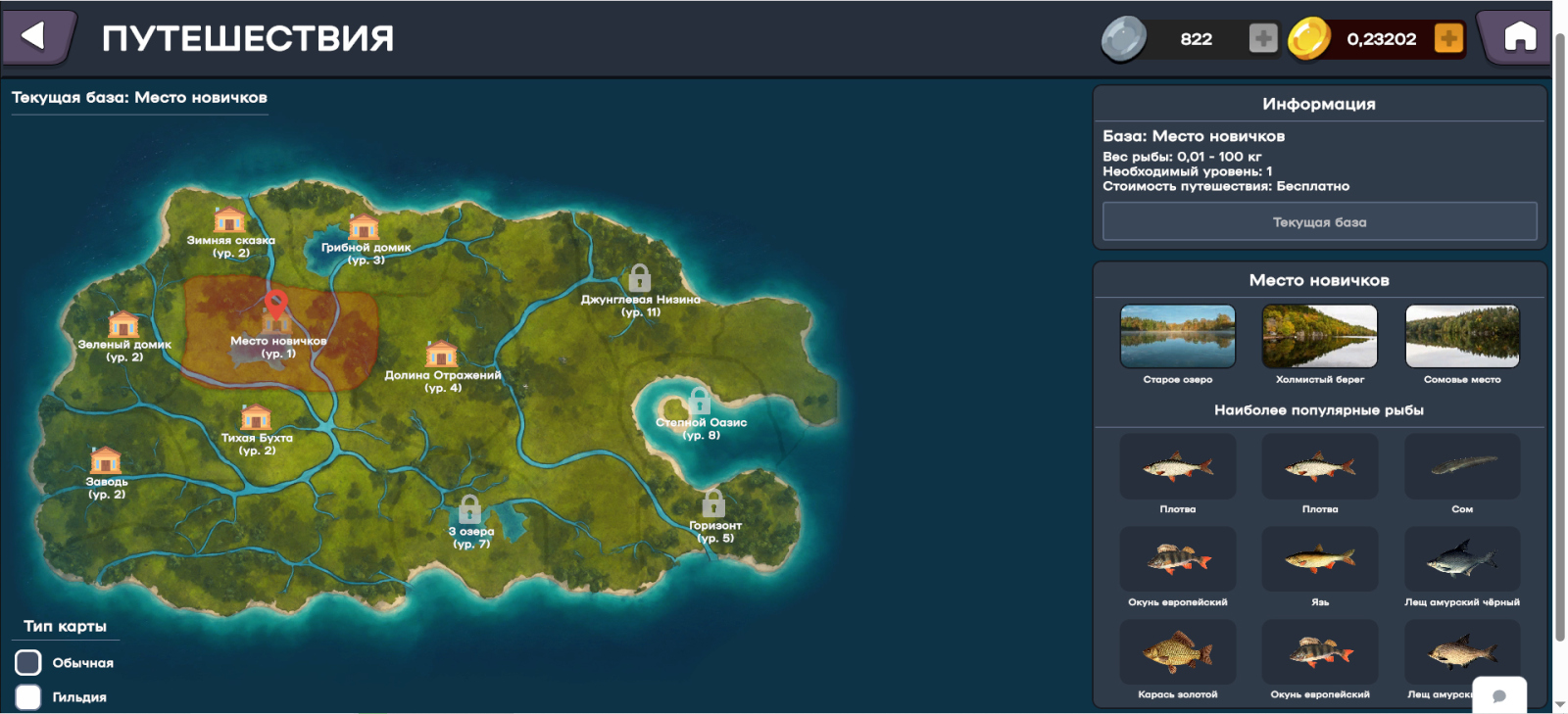Click the Текущая база button
The width and height of the screenshot is (1568, 714).
pos(1319,222)
